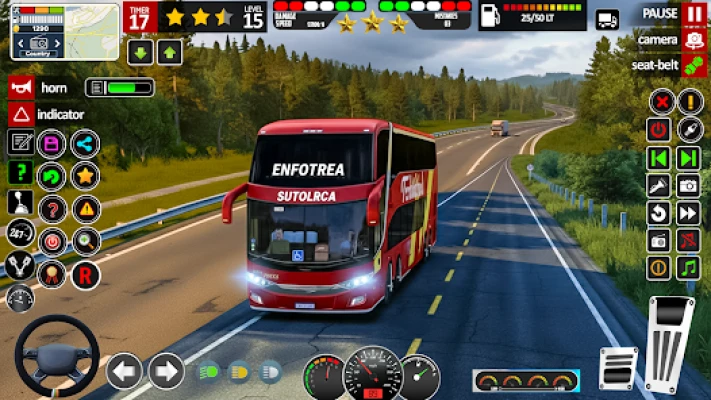711x400 pixels.
Task: Honk the horn
Action: 21,87
